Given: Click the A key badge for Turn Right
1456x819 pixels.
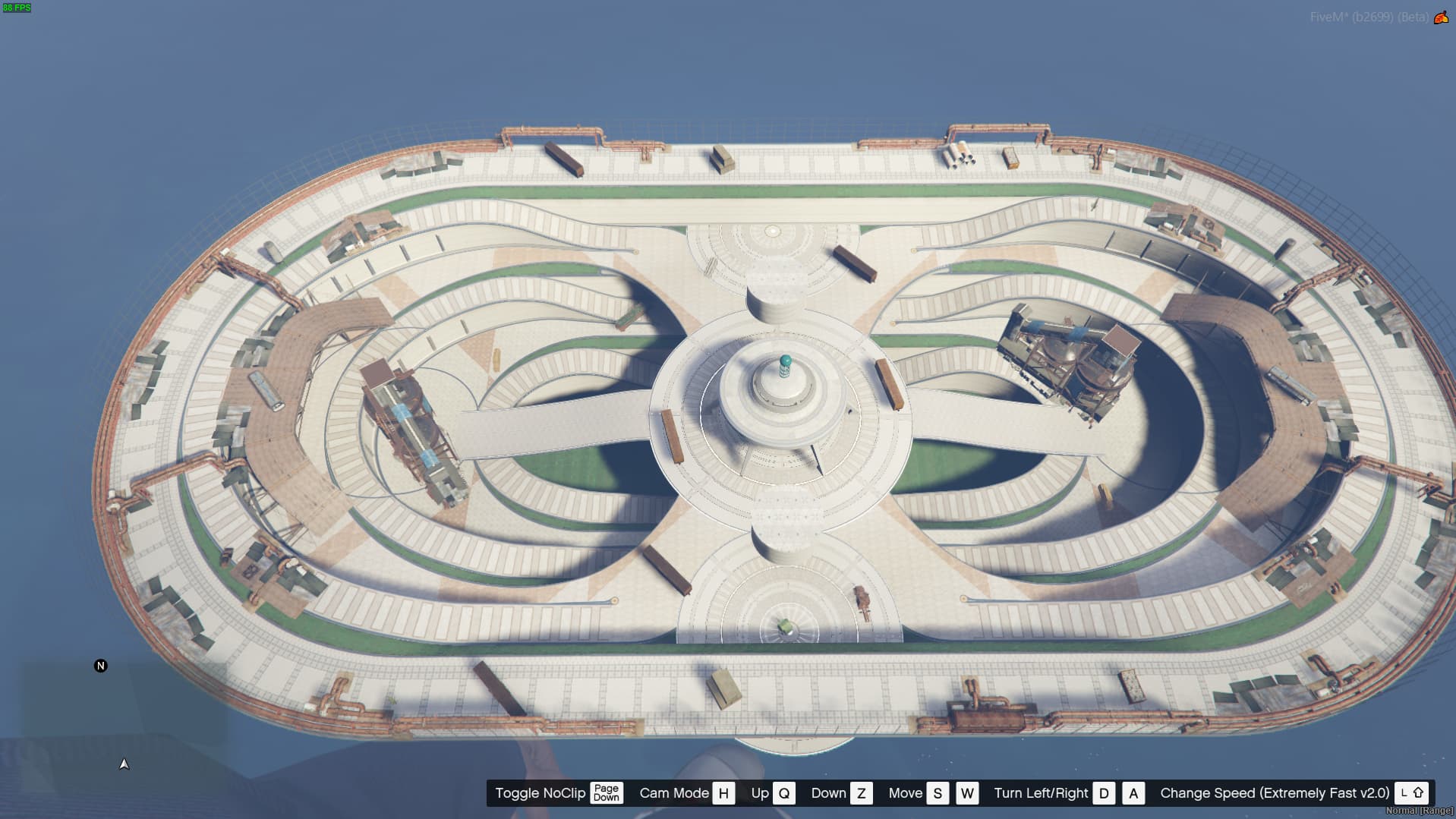Looking at the screenshot, I should (1134, 792).
